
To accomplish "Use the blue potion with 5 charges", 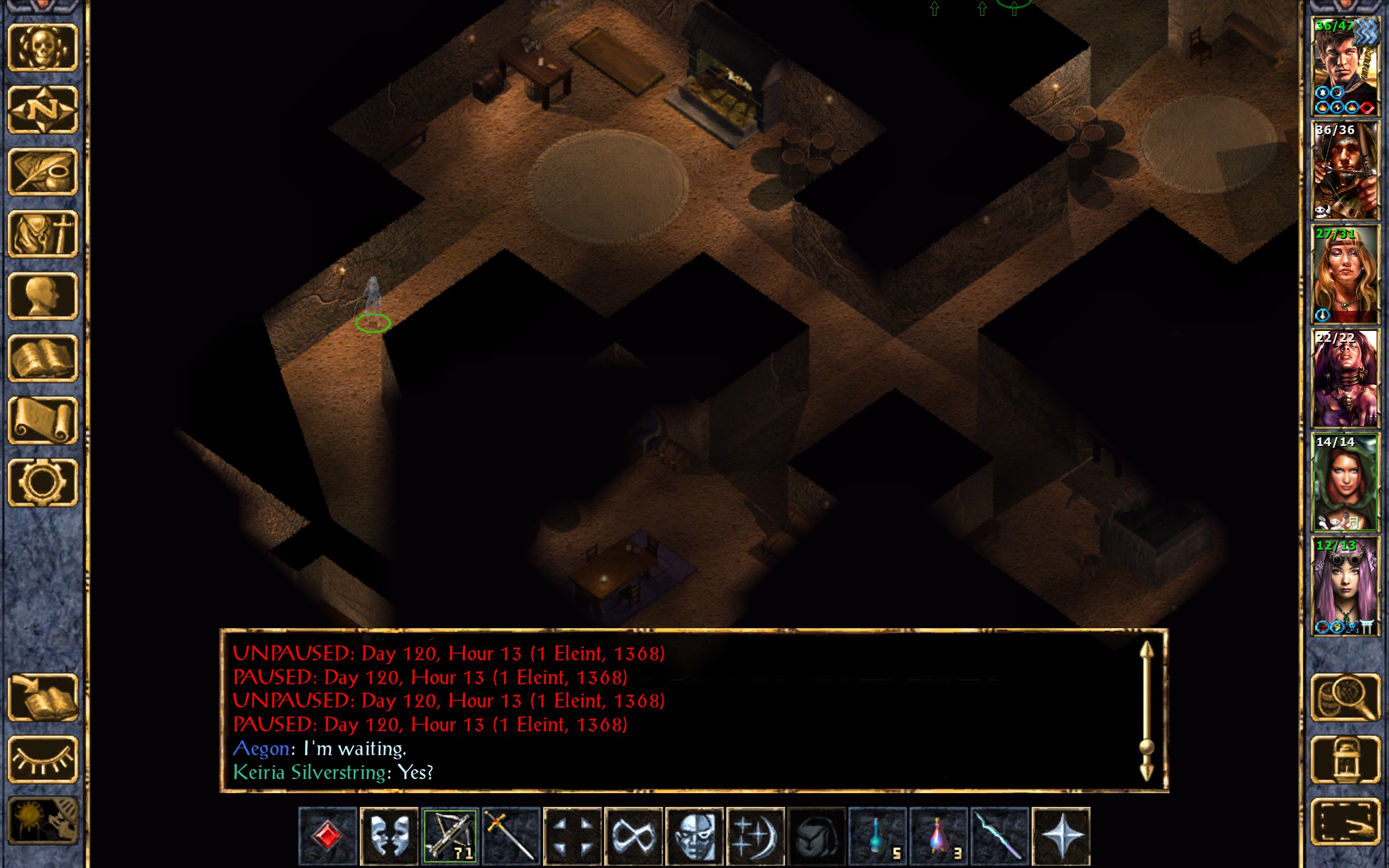I will pos(877,835).
